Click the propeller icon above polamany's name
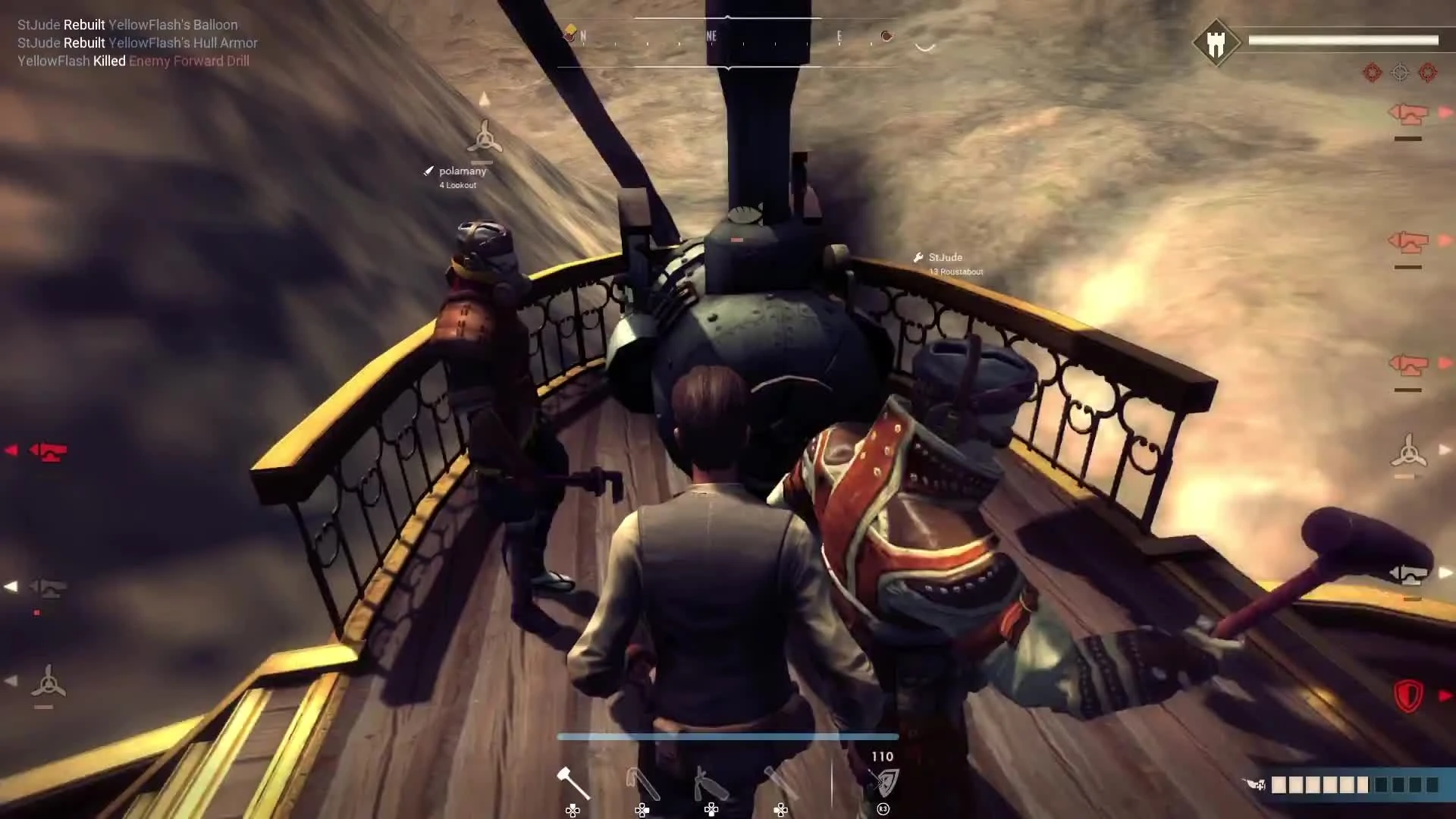The width and height of the screenshot is (1456, 819). tap(483, 140)
